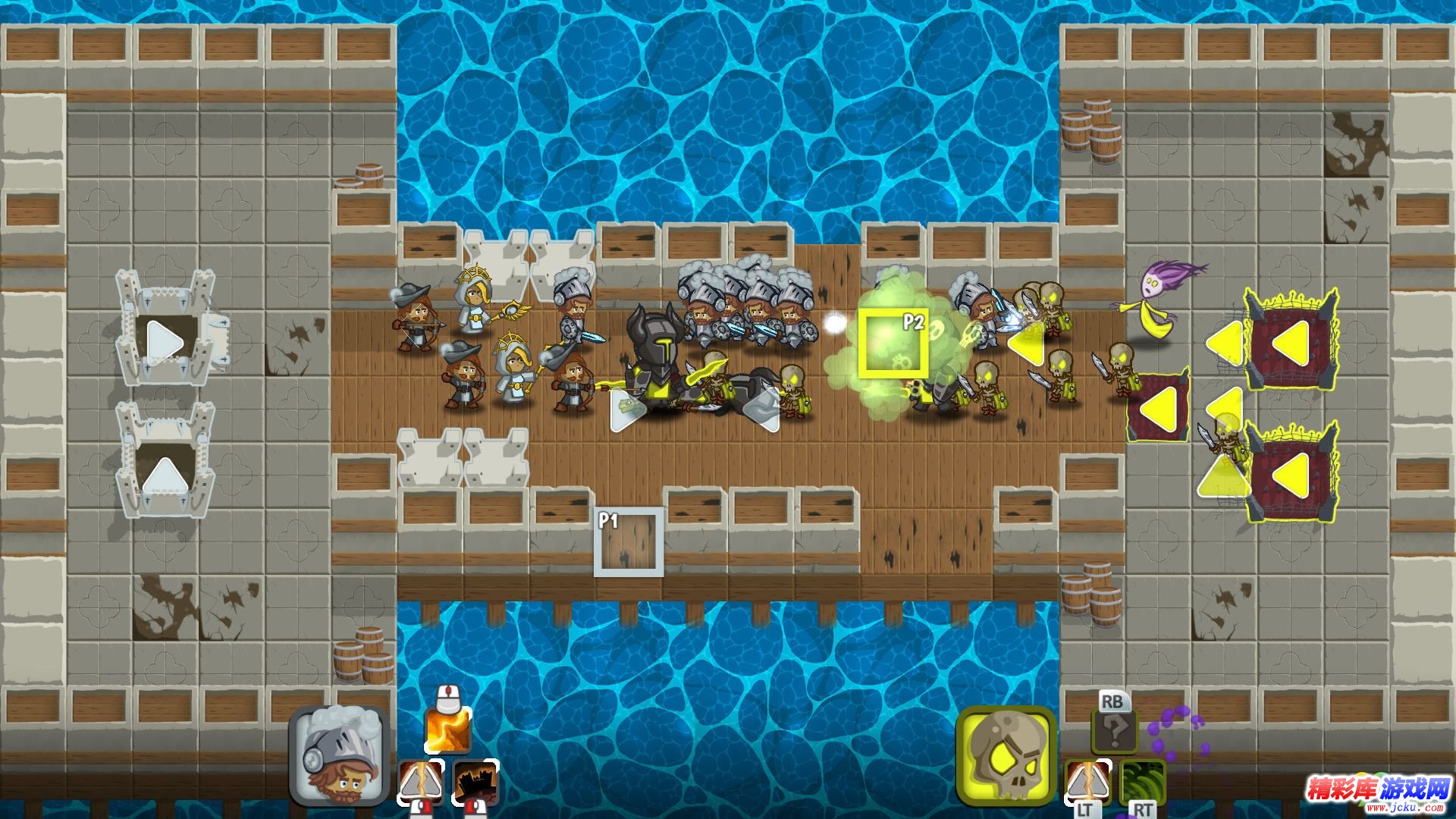Image resolution: width=1456 pixels, height=819 pixels.
Task: Click the locked question mark ability
Action: click(x=1113, y=731)
